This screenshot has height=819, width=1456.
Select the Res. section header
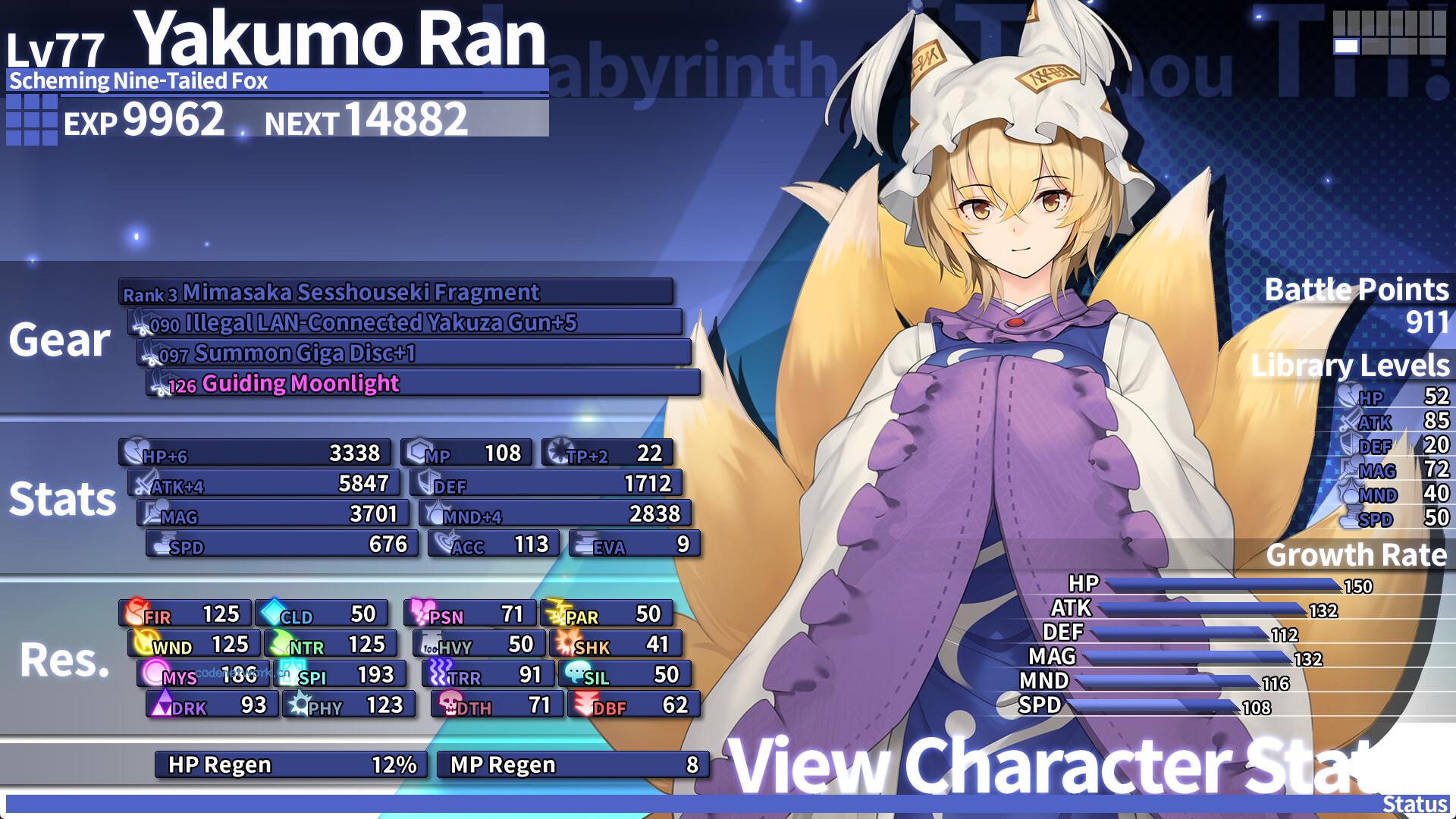[x=64, y=662]
